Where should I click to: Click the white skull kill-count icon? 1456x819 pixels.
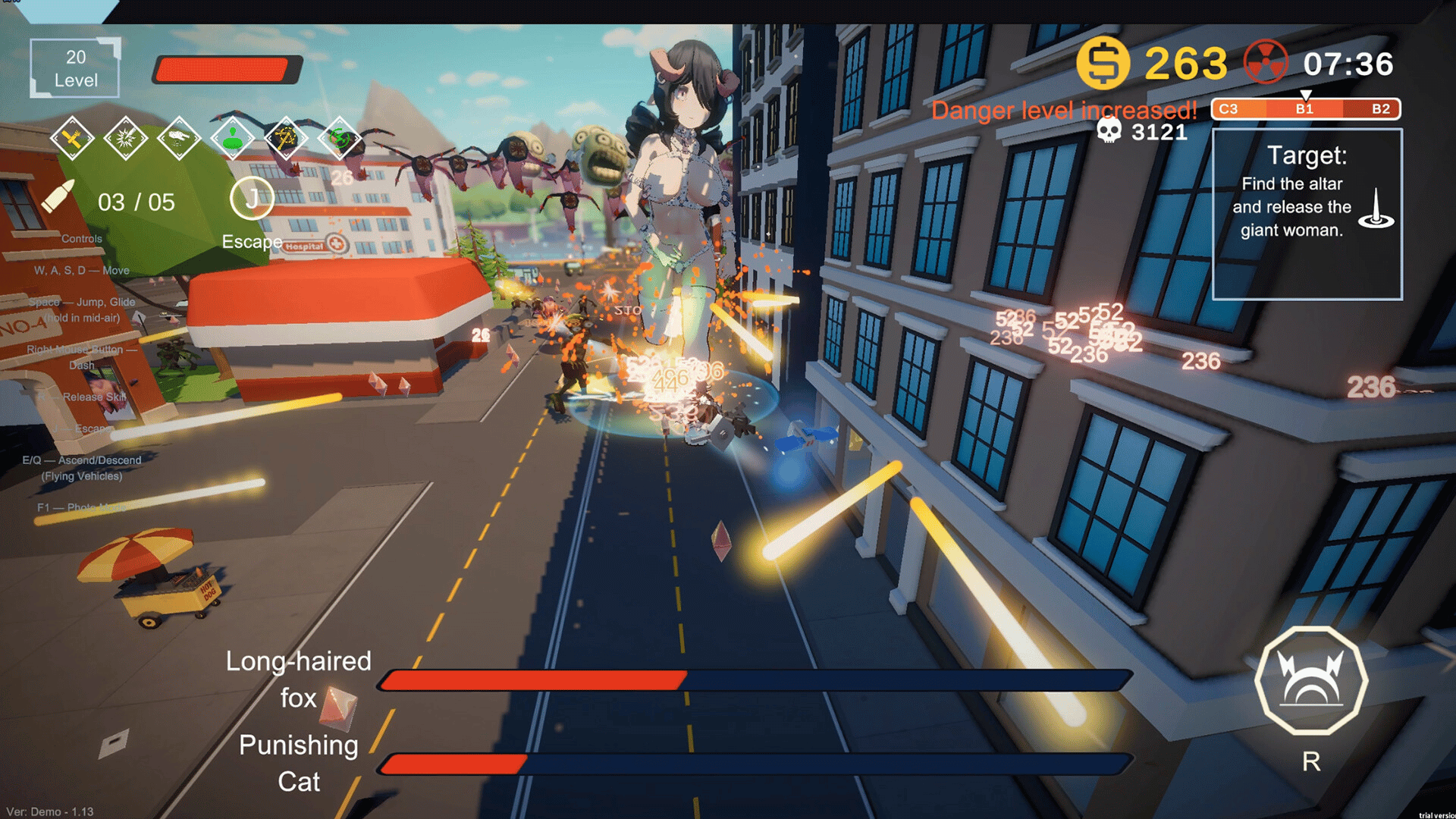pyautogui.click(x=1109, y=131)
